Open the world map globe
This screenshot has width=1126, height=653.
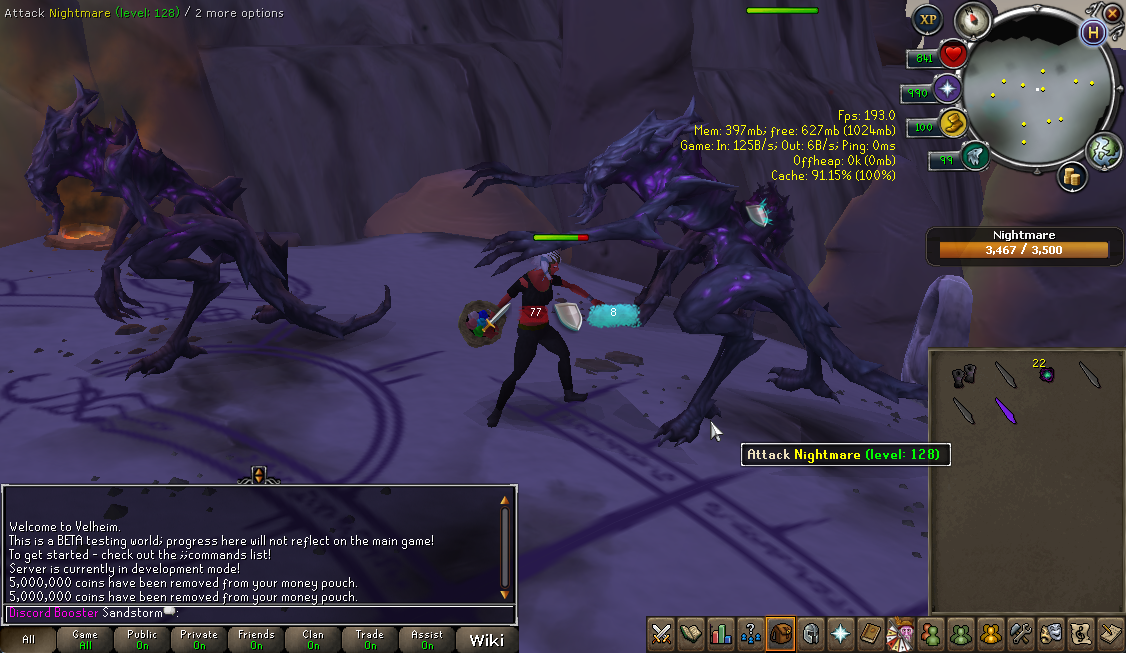point(1102,149)
